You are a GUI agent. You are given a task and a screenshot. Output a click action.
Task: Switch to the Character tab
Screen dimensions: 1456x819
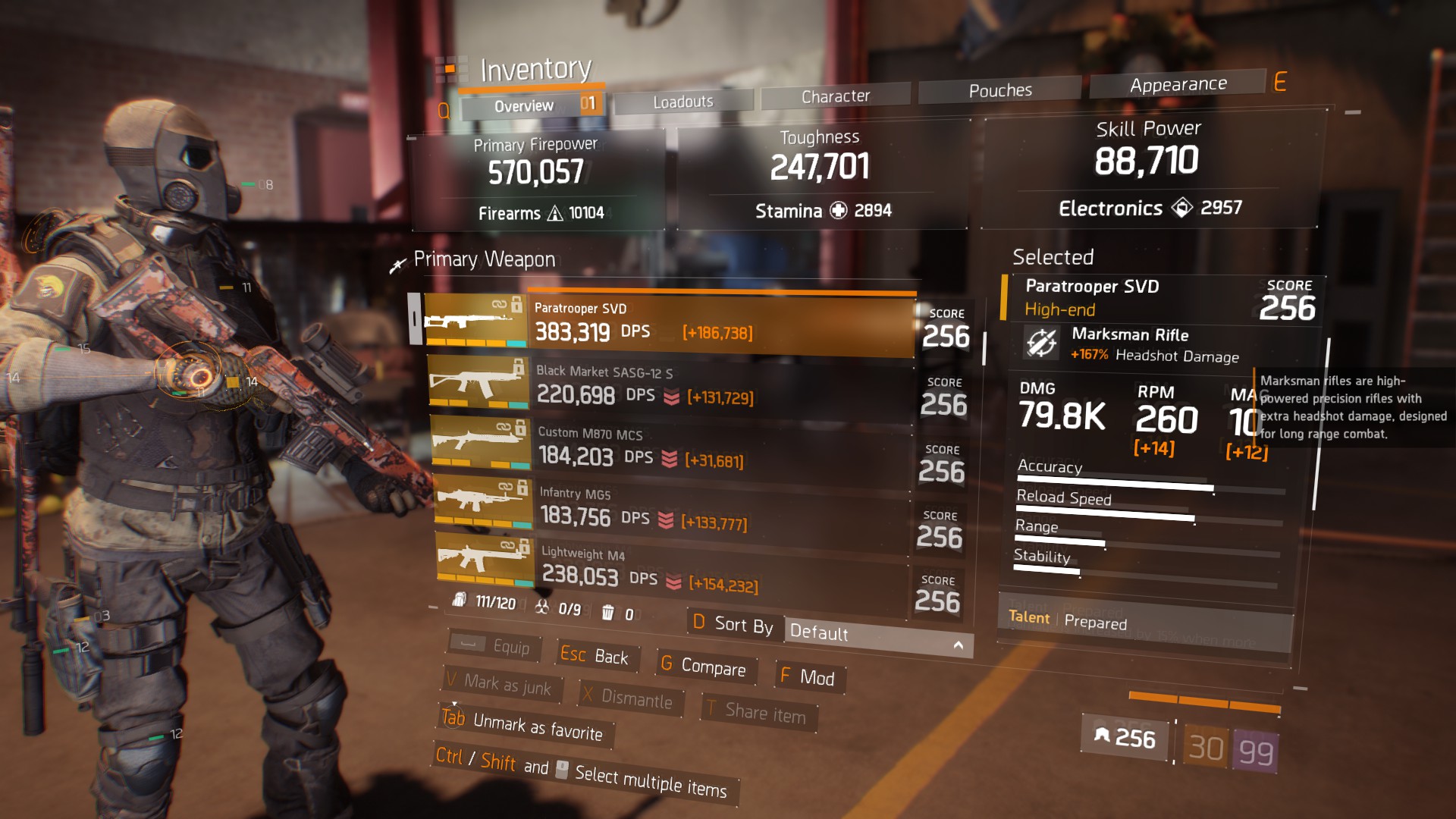(x=836, y=96)
